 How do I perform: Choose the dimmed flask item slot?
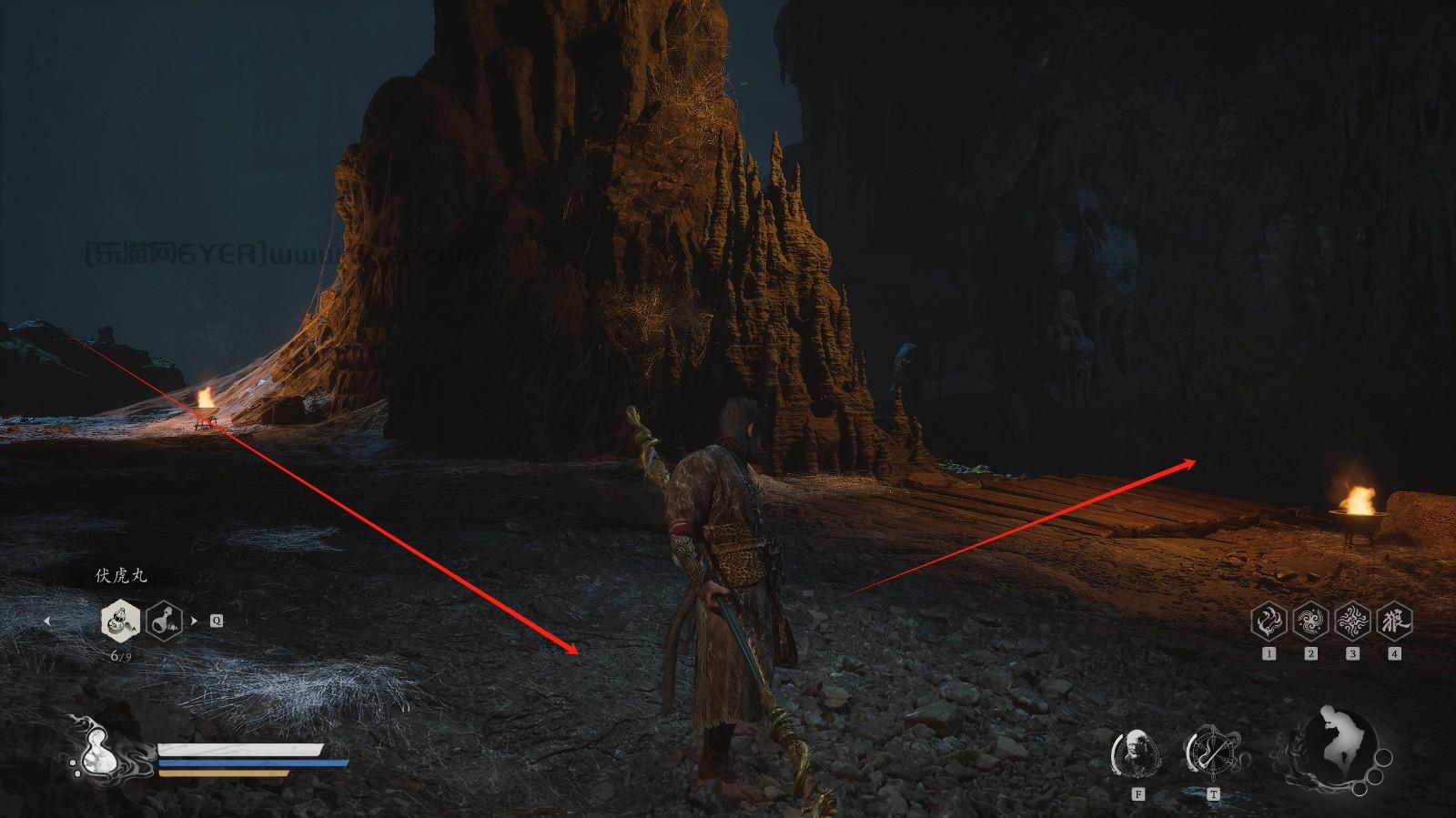pyautogui.click(x=164, y=621)
